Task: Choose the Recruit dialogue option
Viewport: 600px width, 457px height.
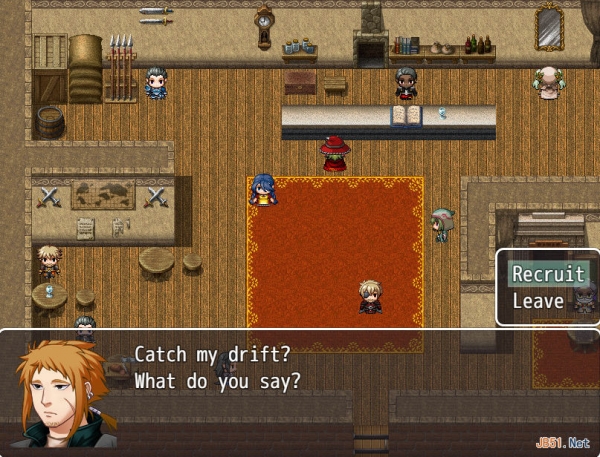Action: 548,274
